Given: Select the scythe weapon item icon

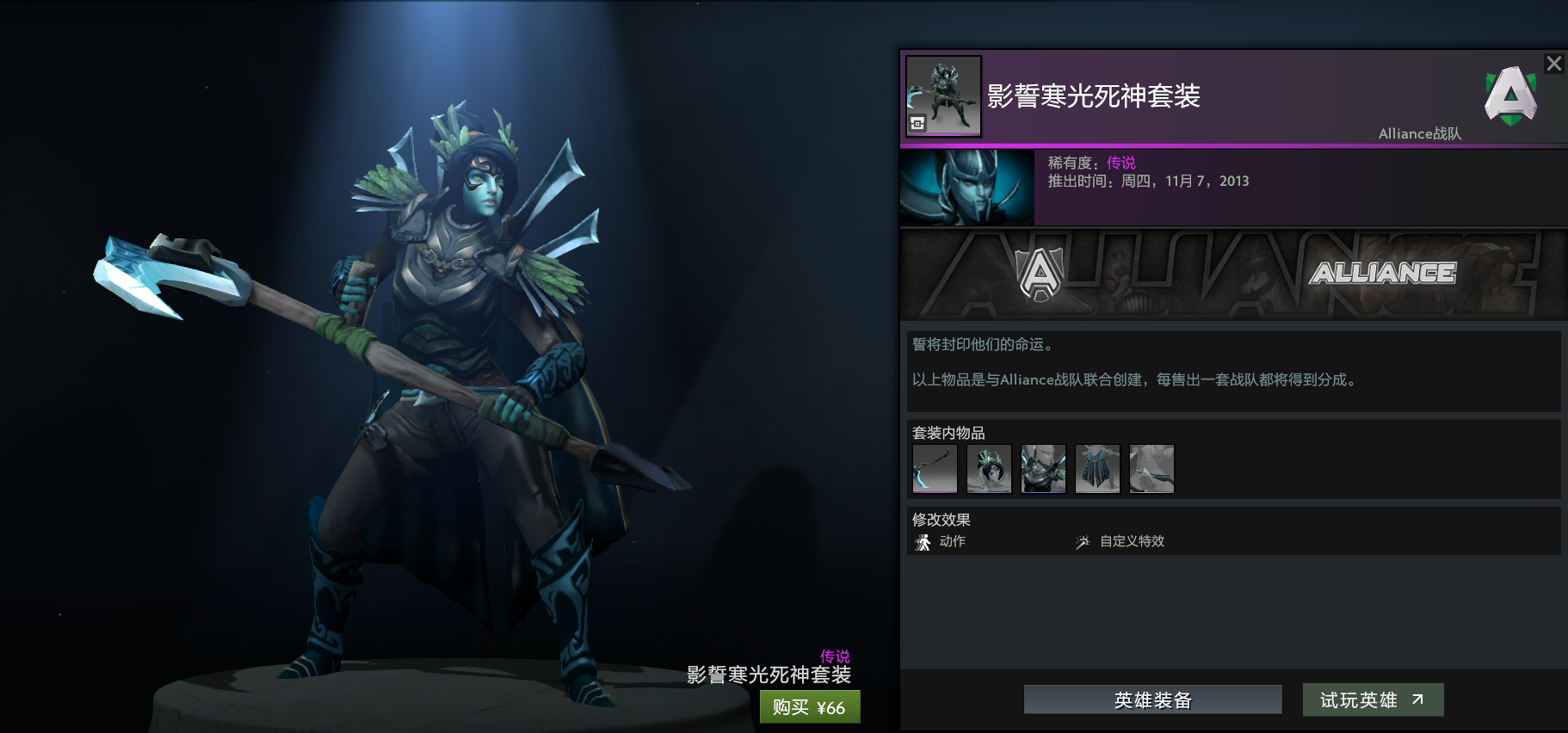Looking at the screenshot, I should tap(934, 468).
